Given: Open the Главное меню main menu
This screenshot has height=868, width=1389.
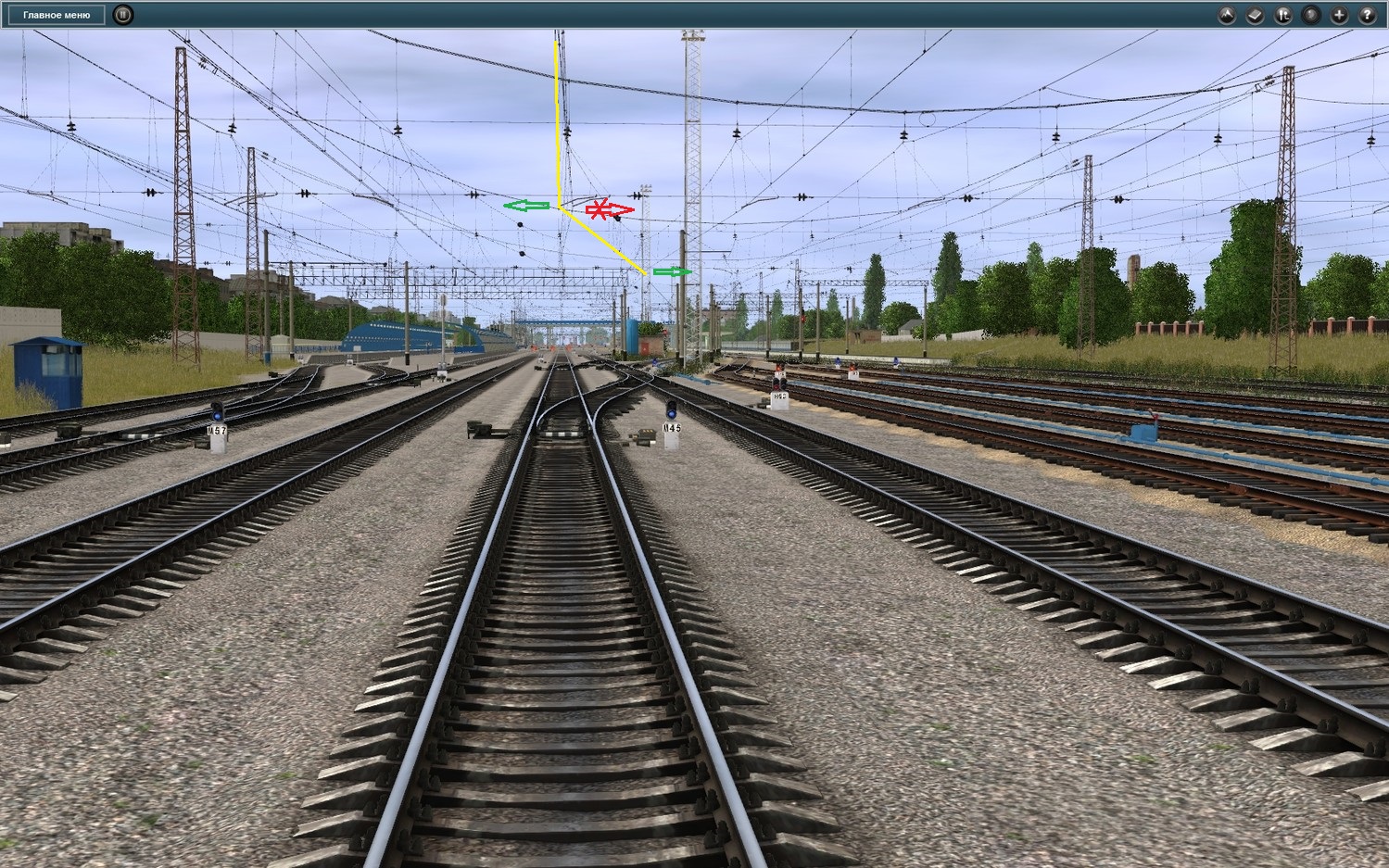Looking at the screenshot, I should [57, 15].
